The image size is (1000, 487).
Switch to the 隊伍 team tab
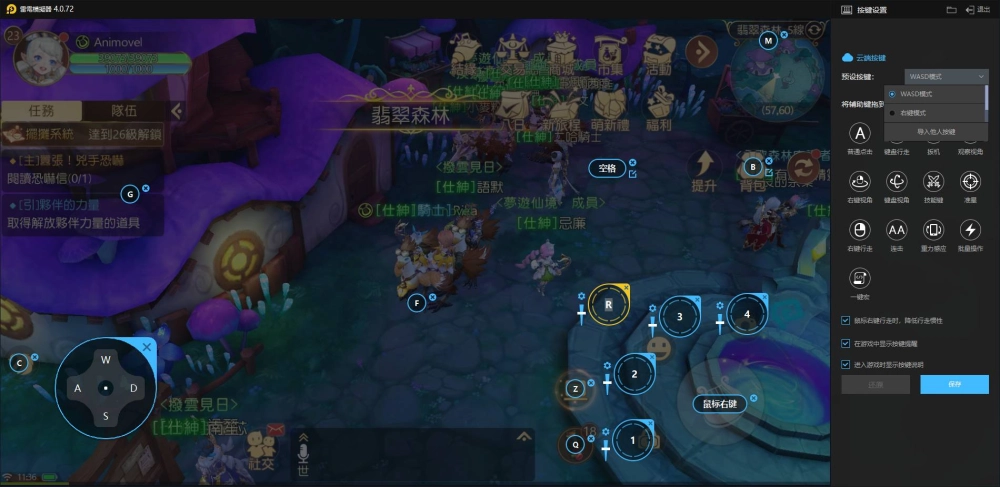pos(126,111)
